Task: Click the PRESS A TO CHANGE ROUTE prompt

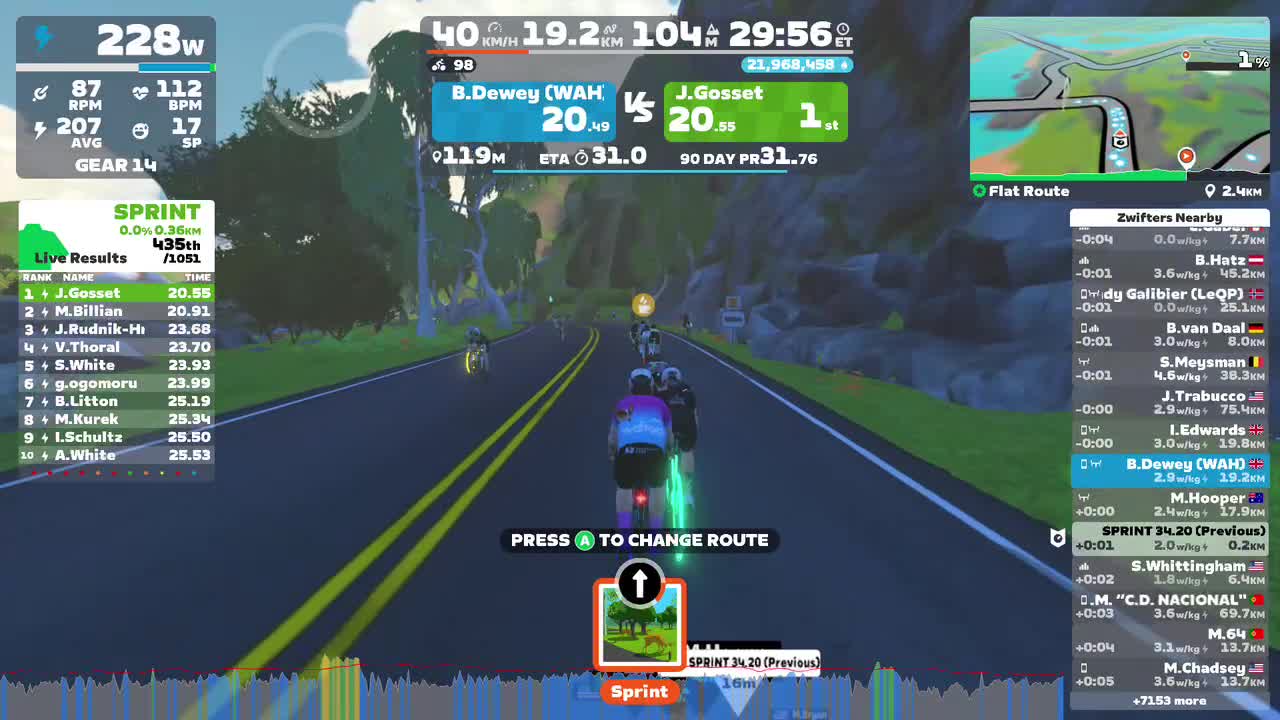Action: click(639, 540)
